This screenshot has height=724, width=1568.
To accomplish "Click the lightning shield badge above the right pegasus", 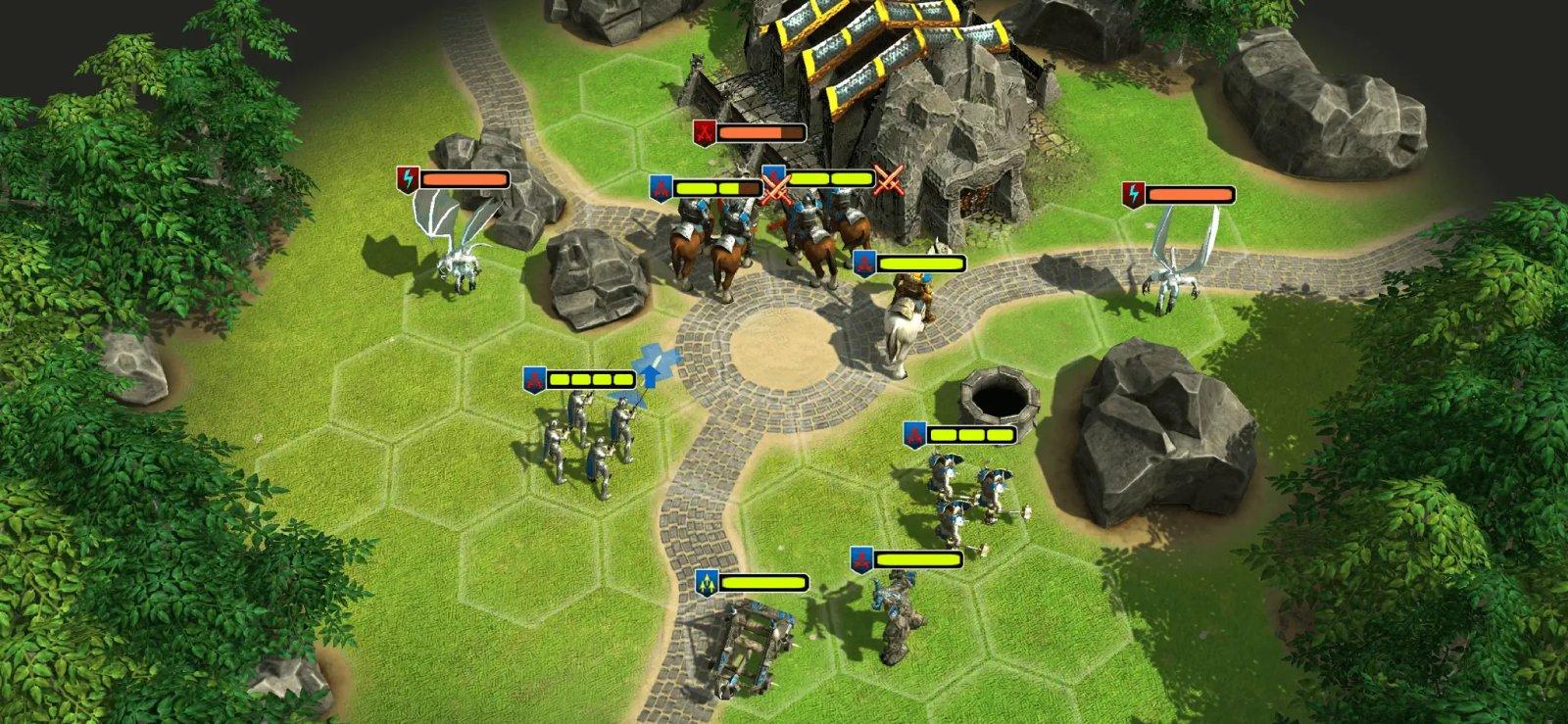I will 1134,193.
